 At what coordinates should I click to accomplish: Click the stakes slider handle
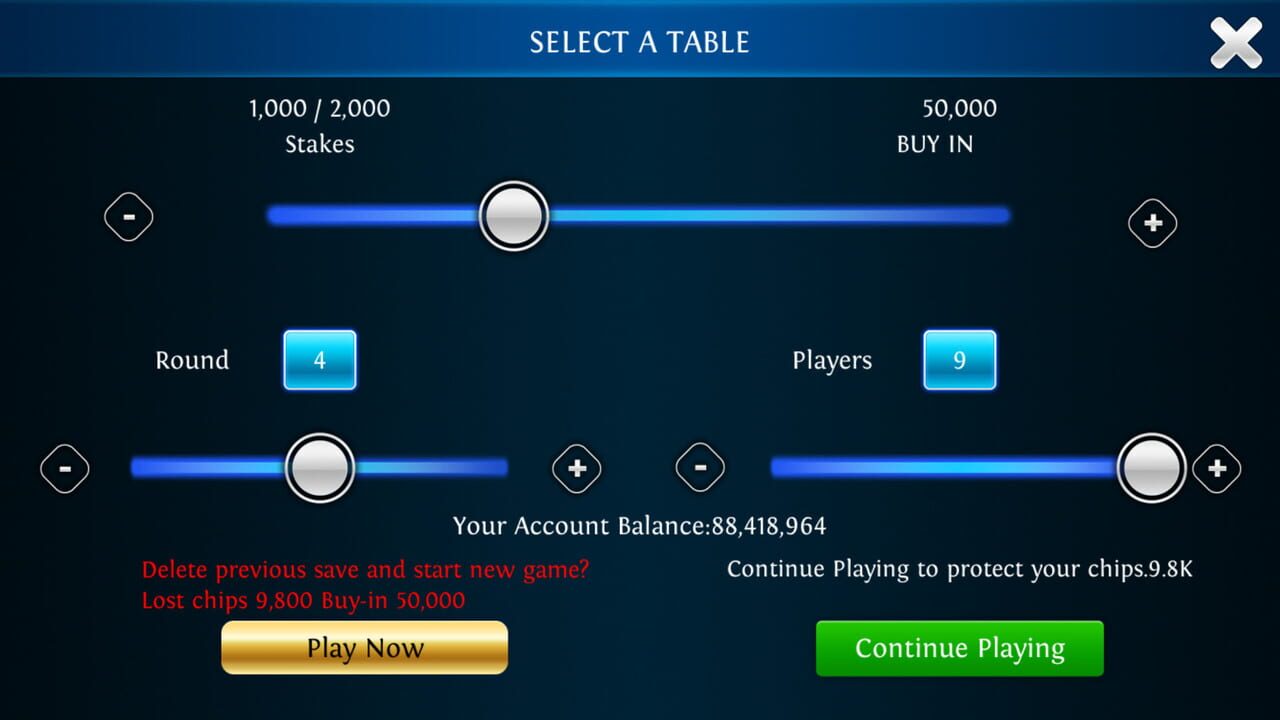pyautogui.click(x=513, y=215)
